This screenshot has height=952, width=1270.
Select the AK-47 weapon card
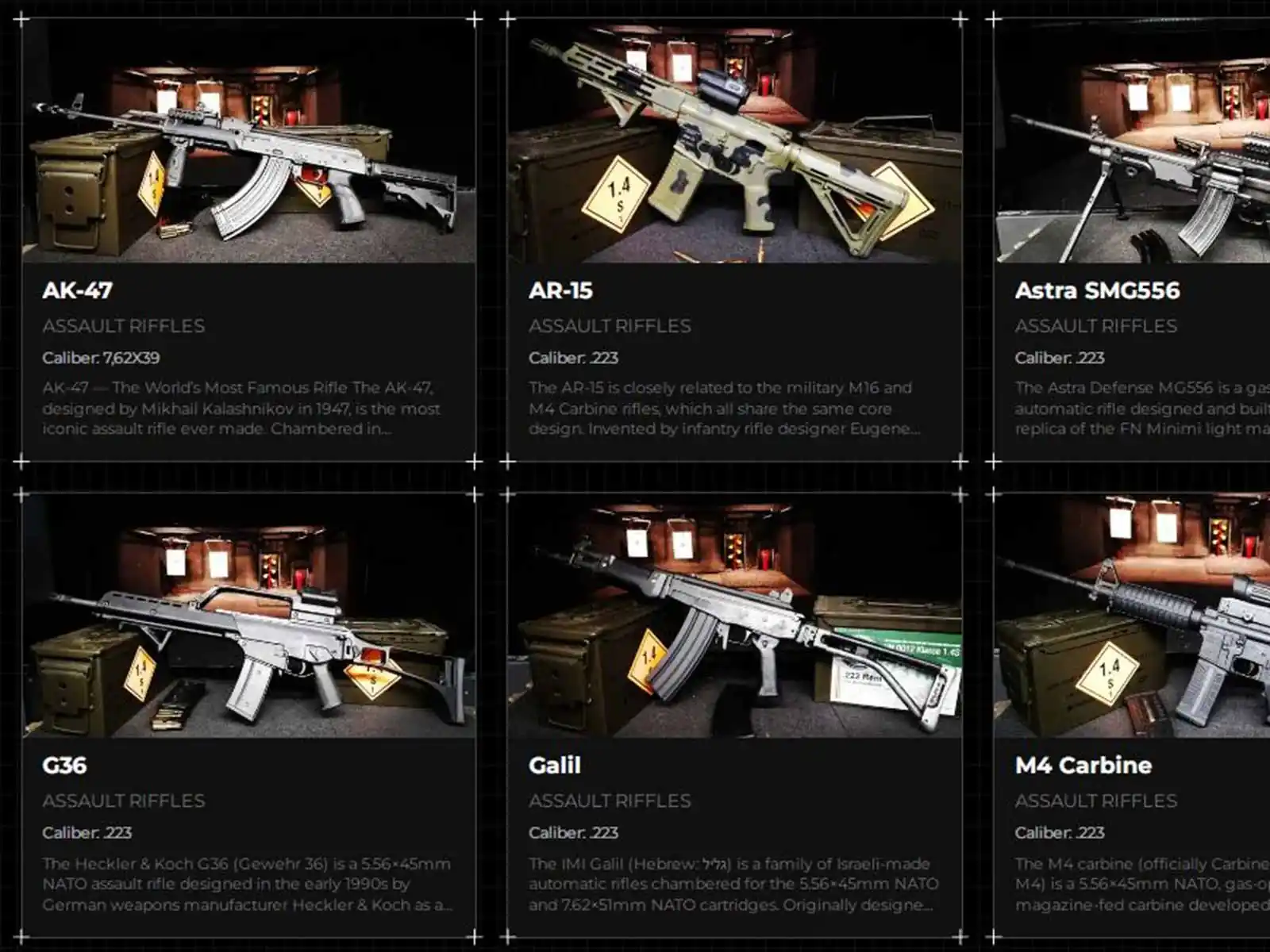pyautogui.click(x=248, y=357)
